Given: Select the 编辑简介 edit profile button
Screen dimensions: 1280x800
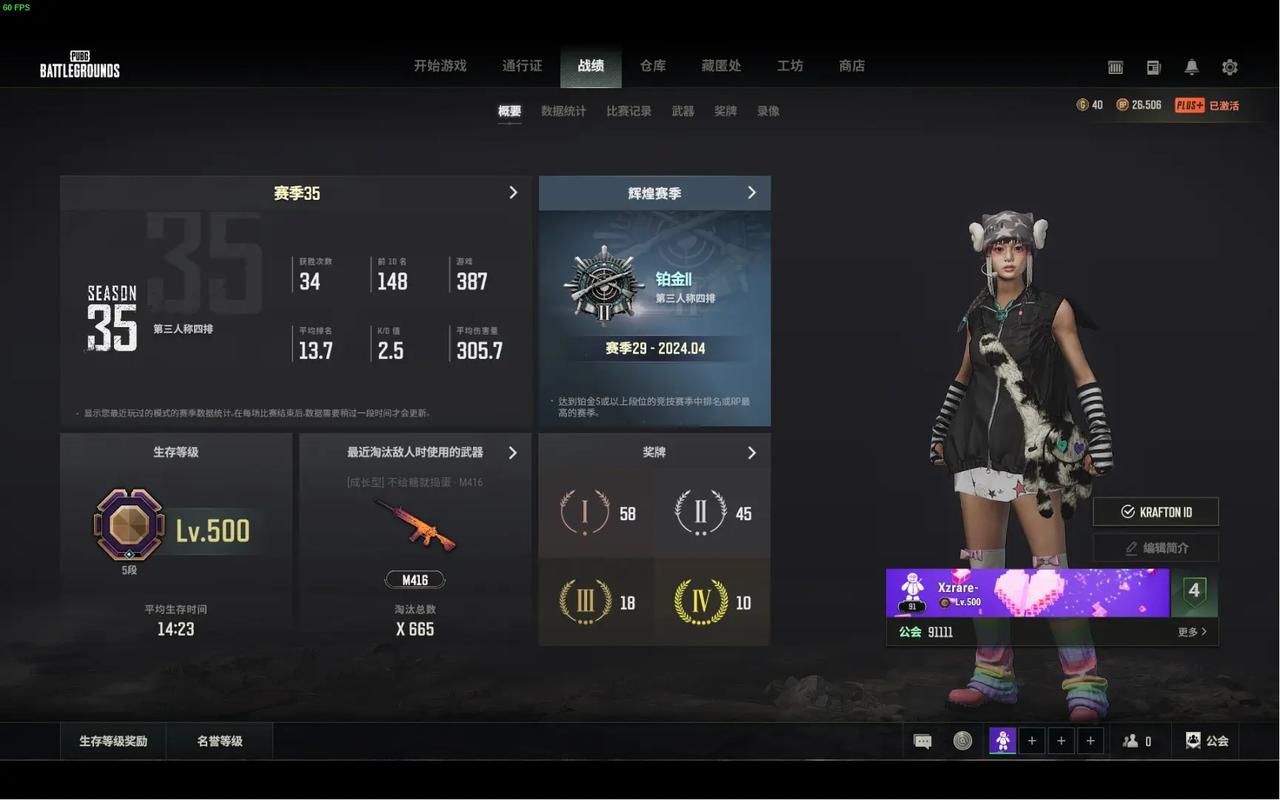Looking at the screenshot, I should (x=1156, y=548).
